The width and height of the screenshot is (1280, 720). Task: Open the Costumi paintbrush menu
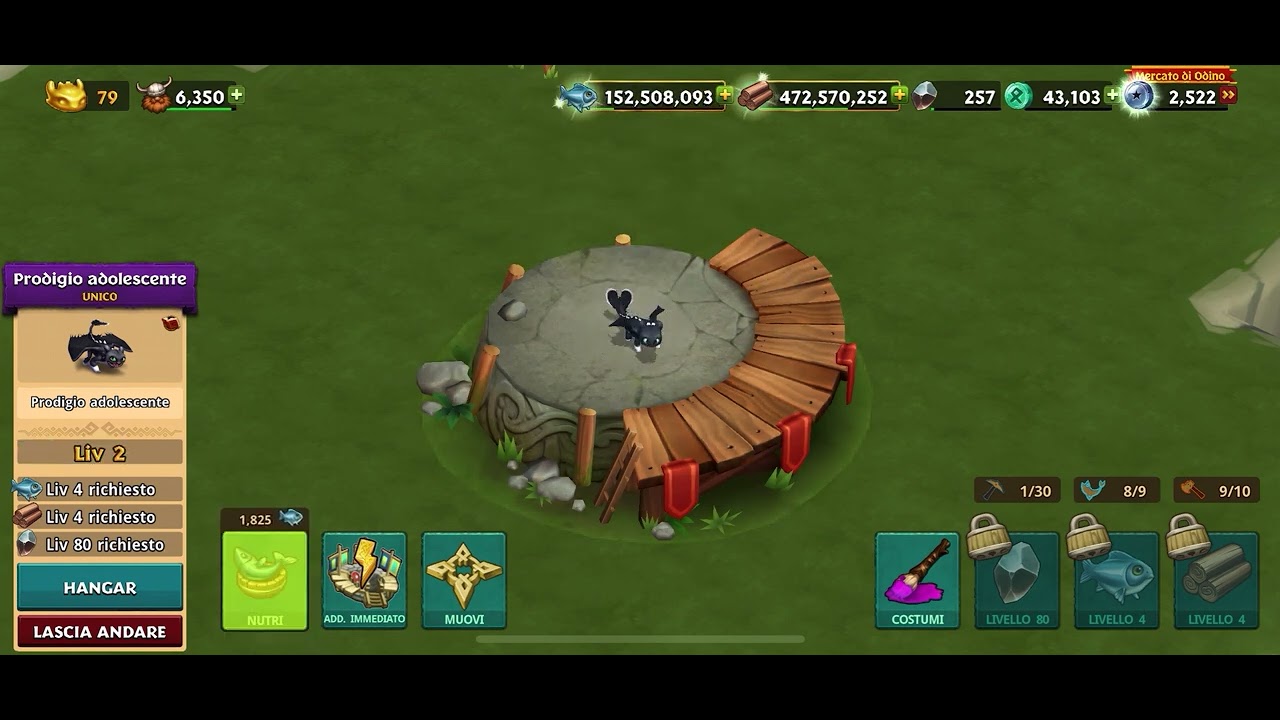click(x=917, y=579)
